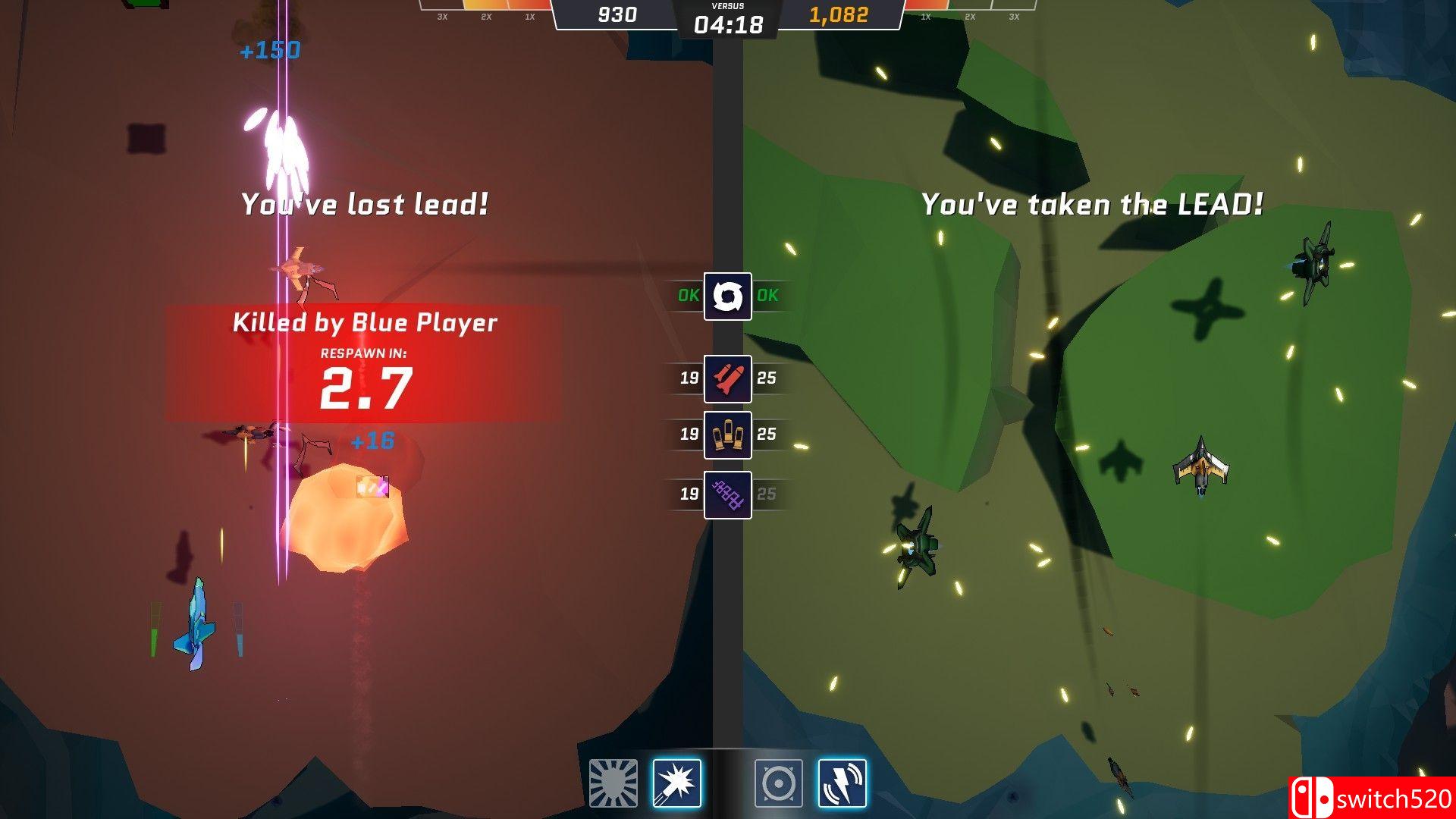The width and height of the screenshot is (1456, 819).
Task: Activate the circular speaker ability icon
Action: pos(778,783)
